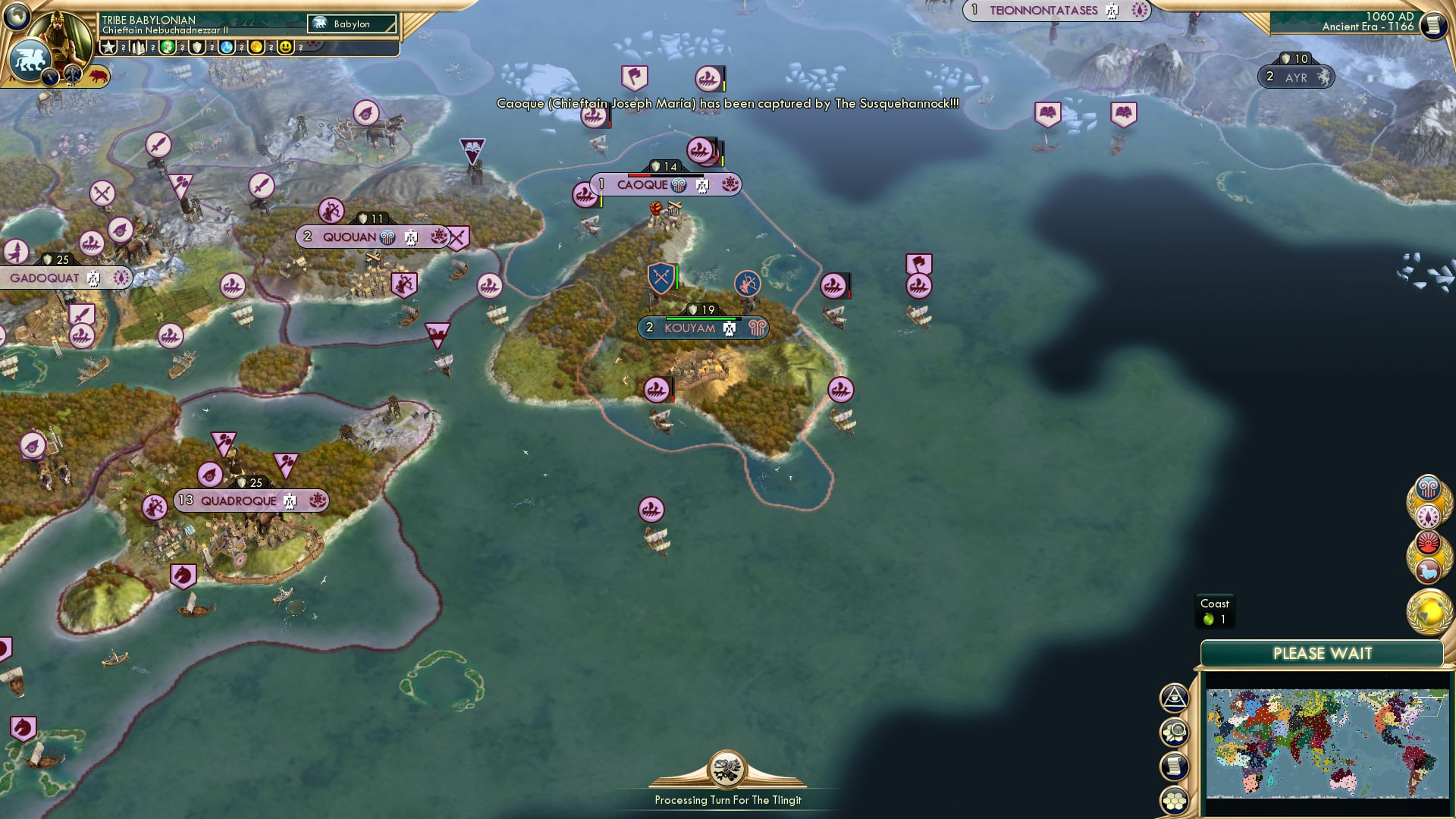Click the happiness smiley icon in top bar
1456x819 pixels.
pos(285,47)
